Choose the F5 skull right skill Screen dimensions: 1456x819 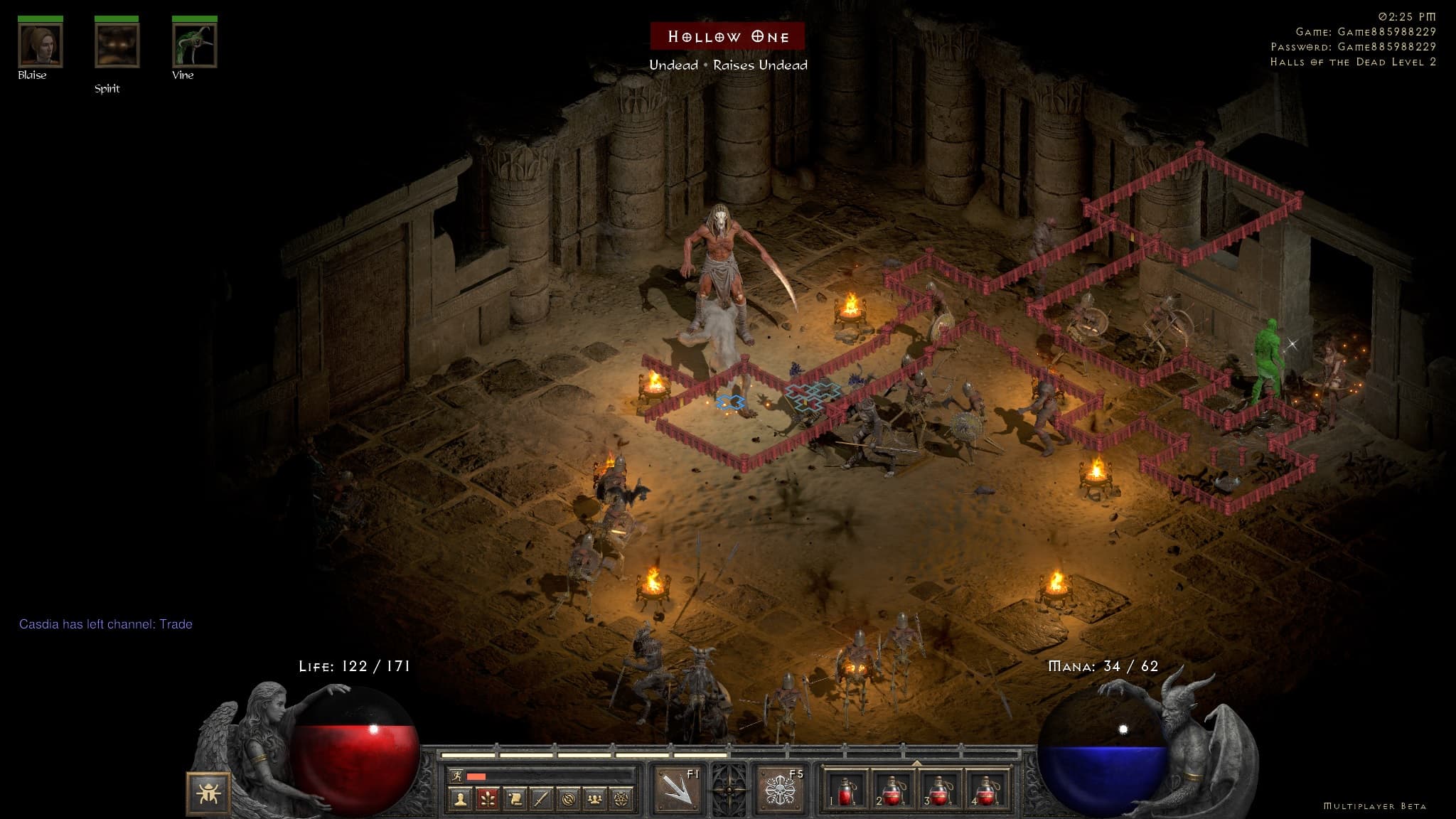click(778, 788)
